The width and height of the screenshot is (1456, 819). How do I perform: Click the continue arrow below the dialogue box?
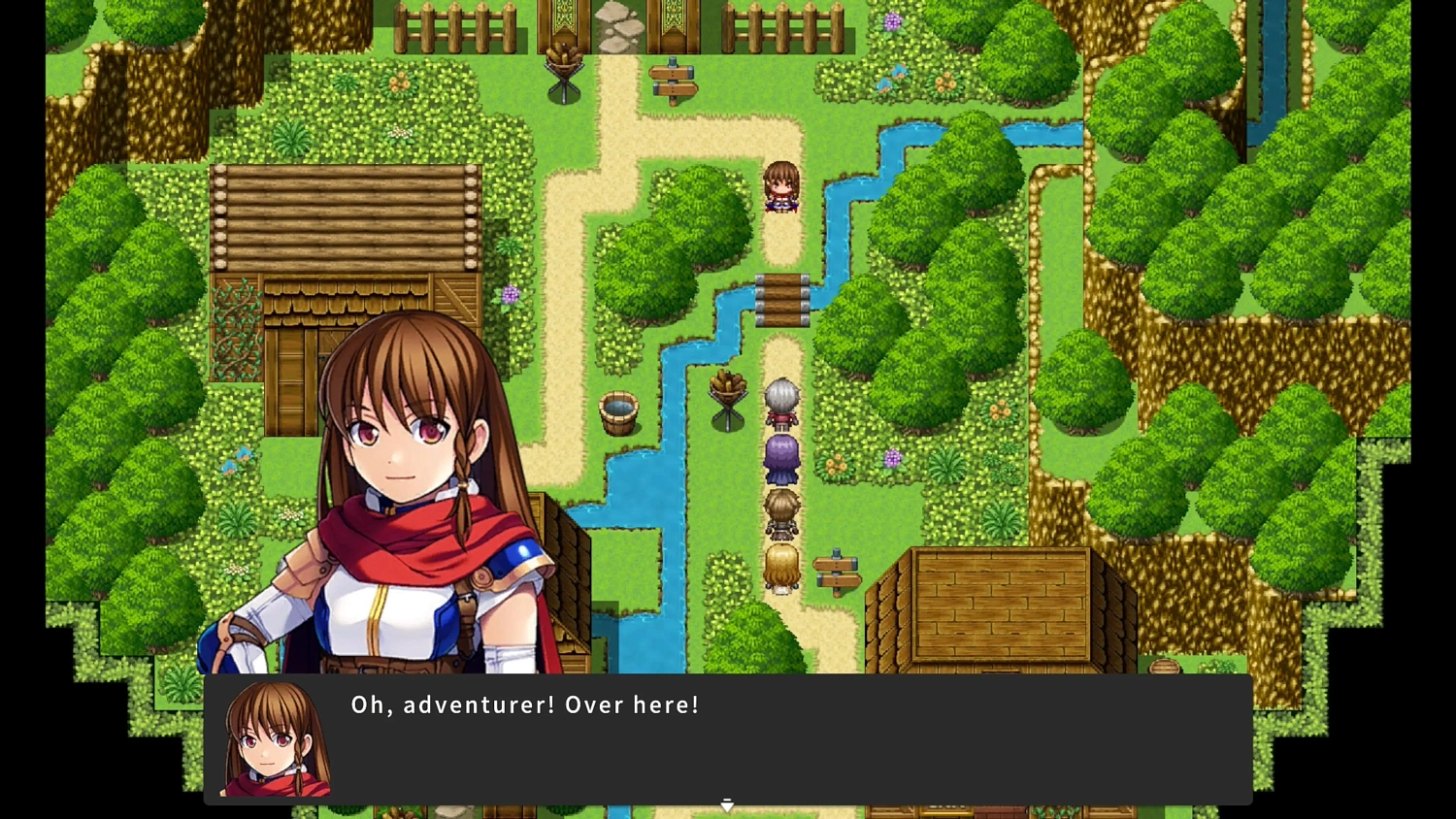tap(727, 805)
